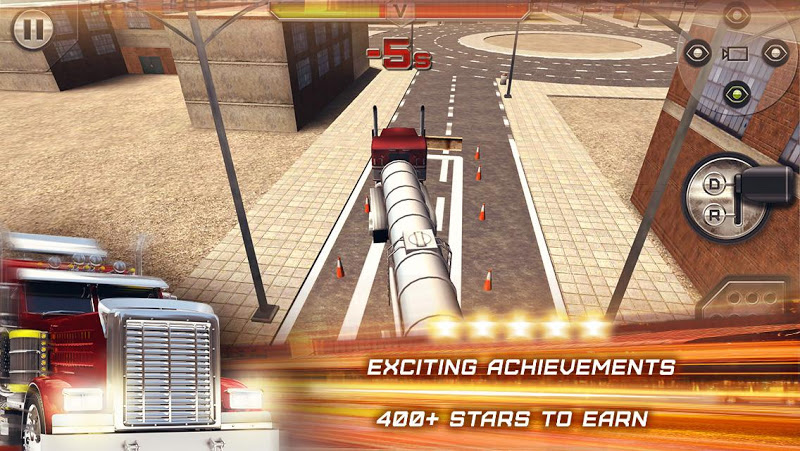This screenshot has height=451, width=800.
Task: Switch to the right camera view eye
Action: click(x=774, y=53)
